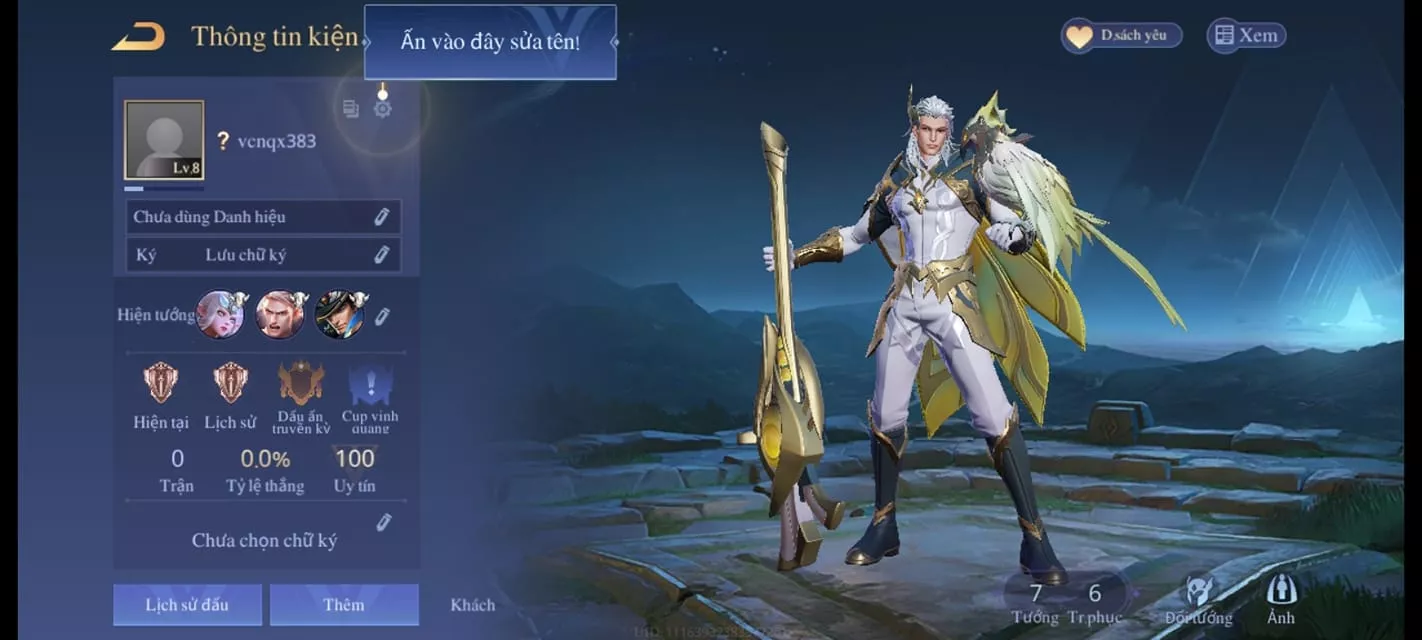The height and width of the screenshot is (640, 1422).
Task: Select the player avatar portrait
Action: [164, 140]
